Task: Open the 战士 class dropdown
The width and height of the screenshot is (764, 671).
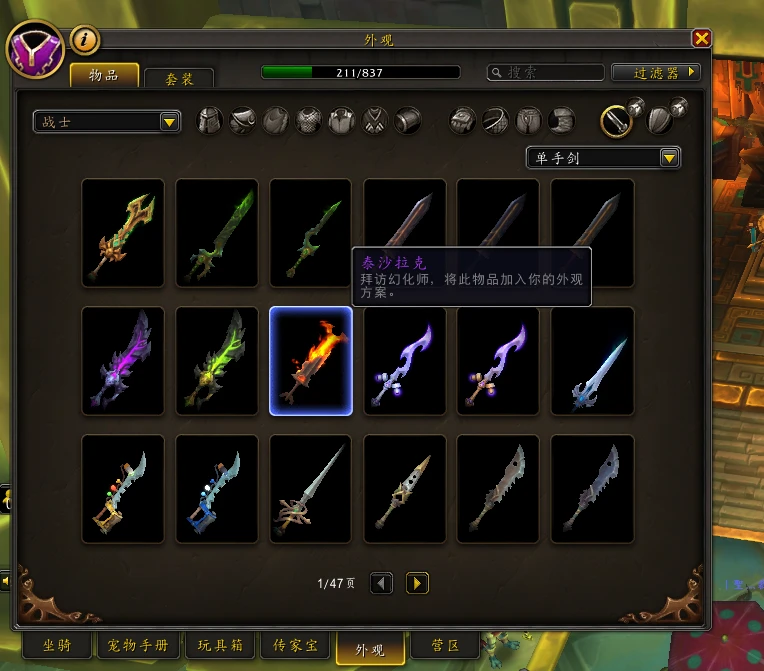Action: pyautogui.click(x=107, y=122)
